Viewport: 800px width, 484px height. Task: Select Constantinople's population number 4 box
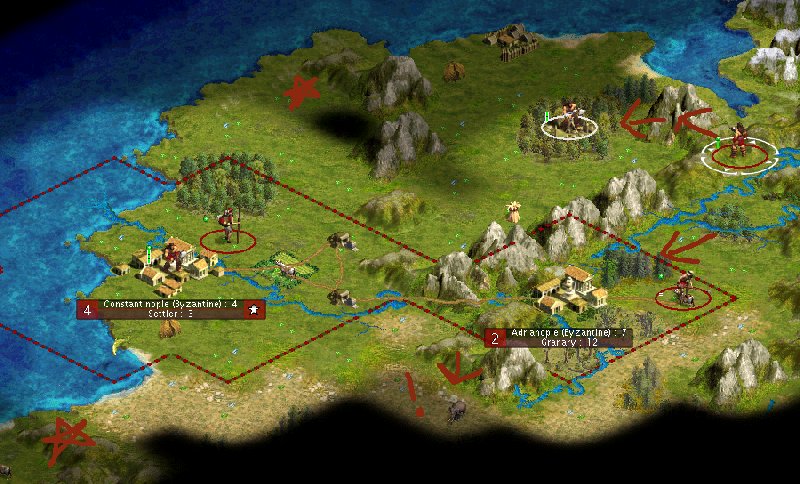87,310
